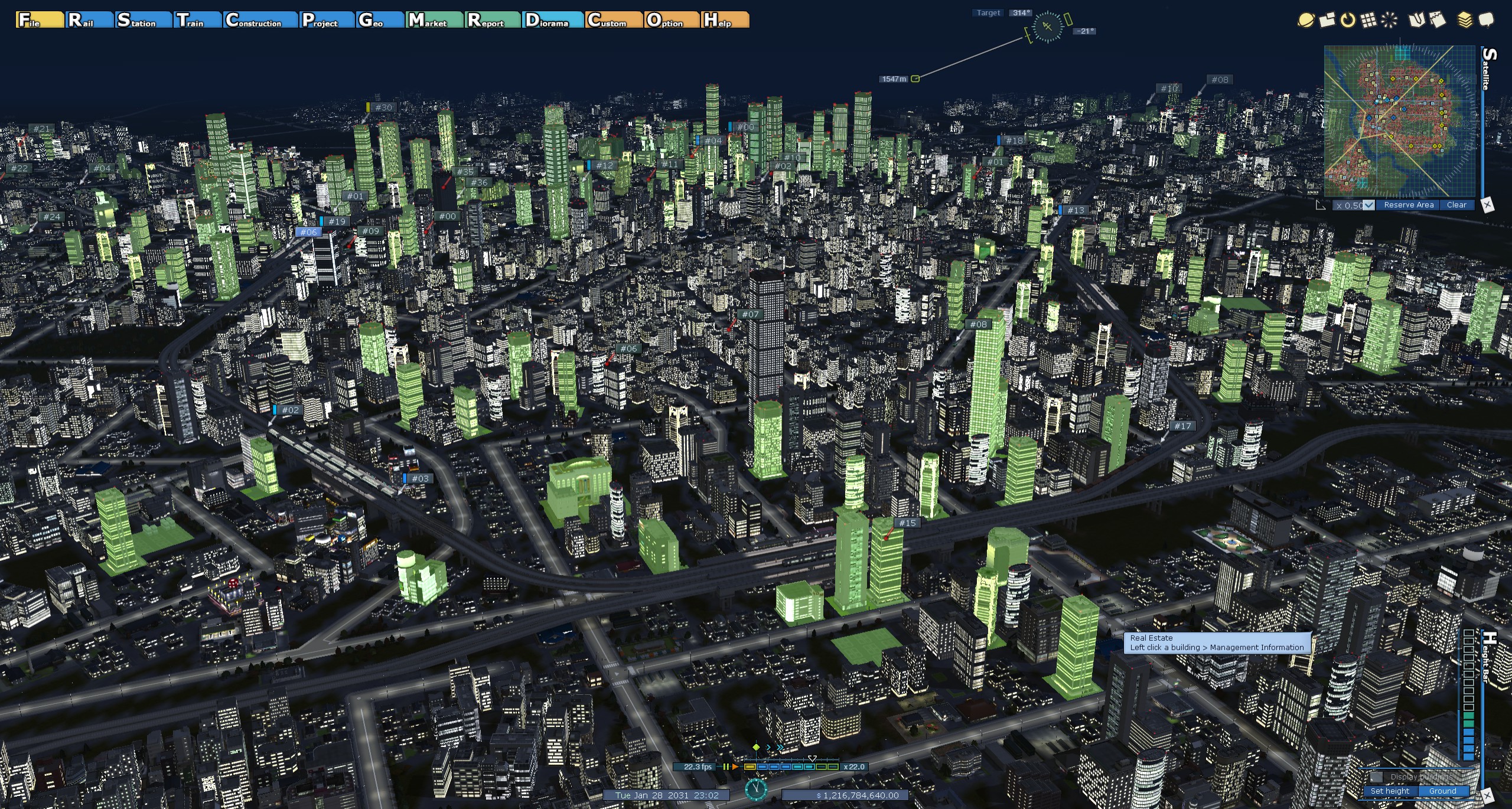
Task: Open the Train menu
Action: 197,20
